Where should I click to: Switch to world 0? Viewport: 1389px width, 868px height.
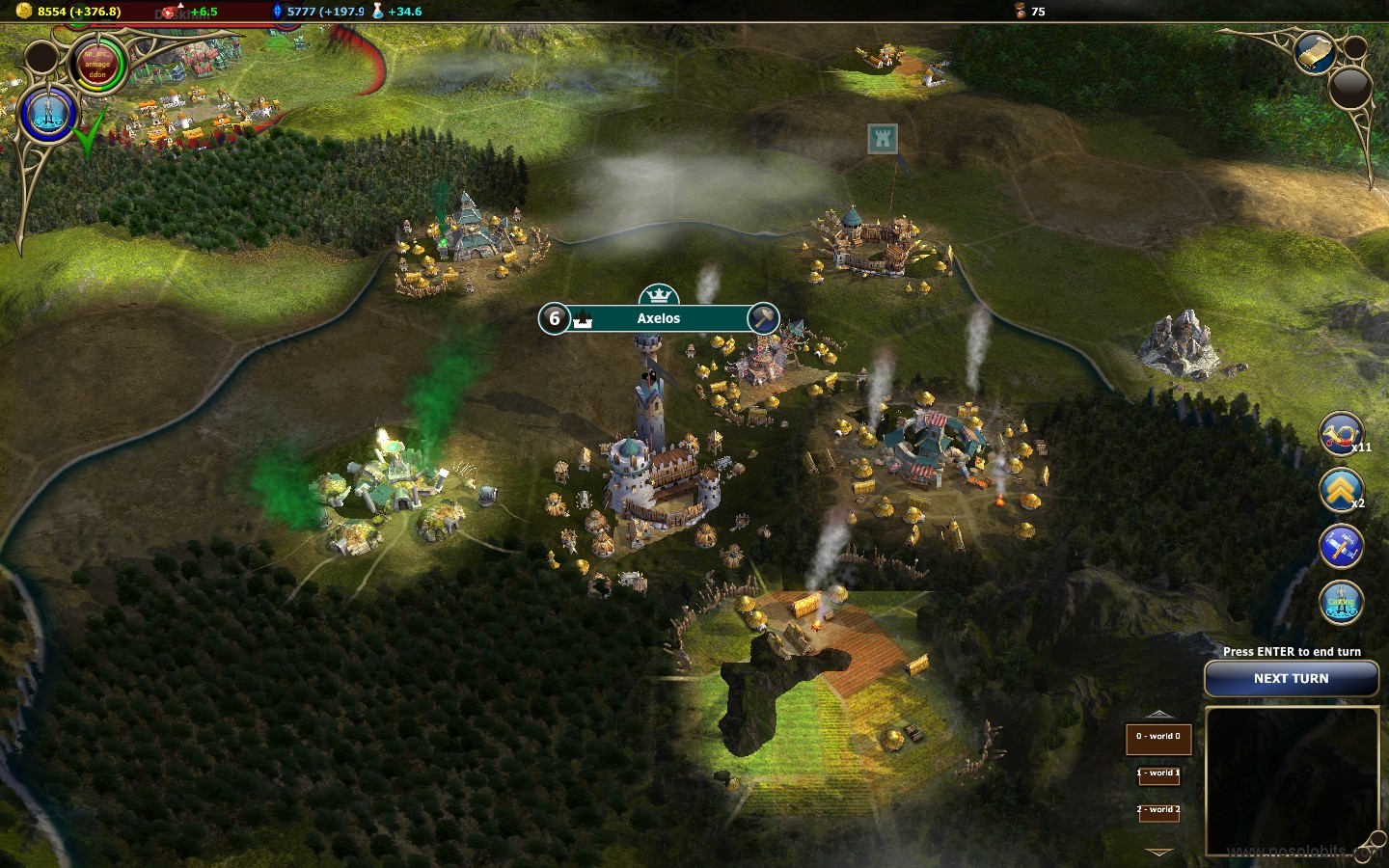(1158, 739)
